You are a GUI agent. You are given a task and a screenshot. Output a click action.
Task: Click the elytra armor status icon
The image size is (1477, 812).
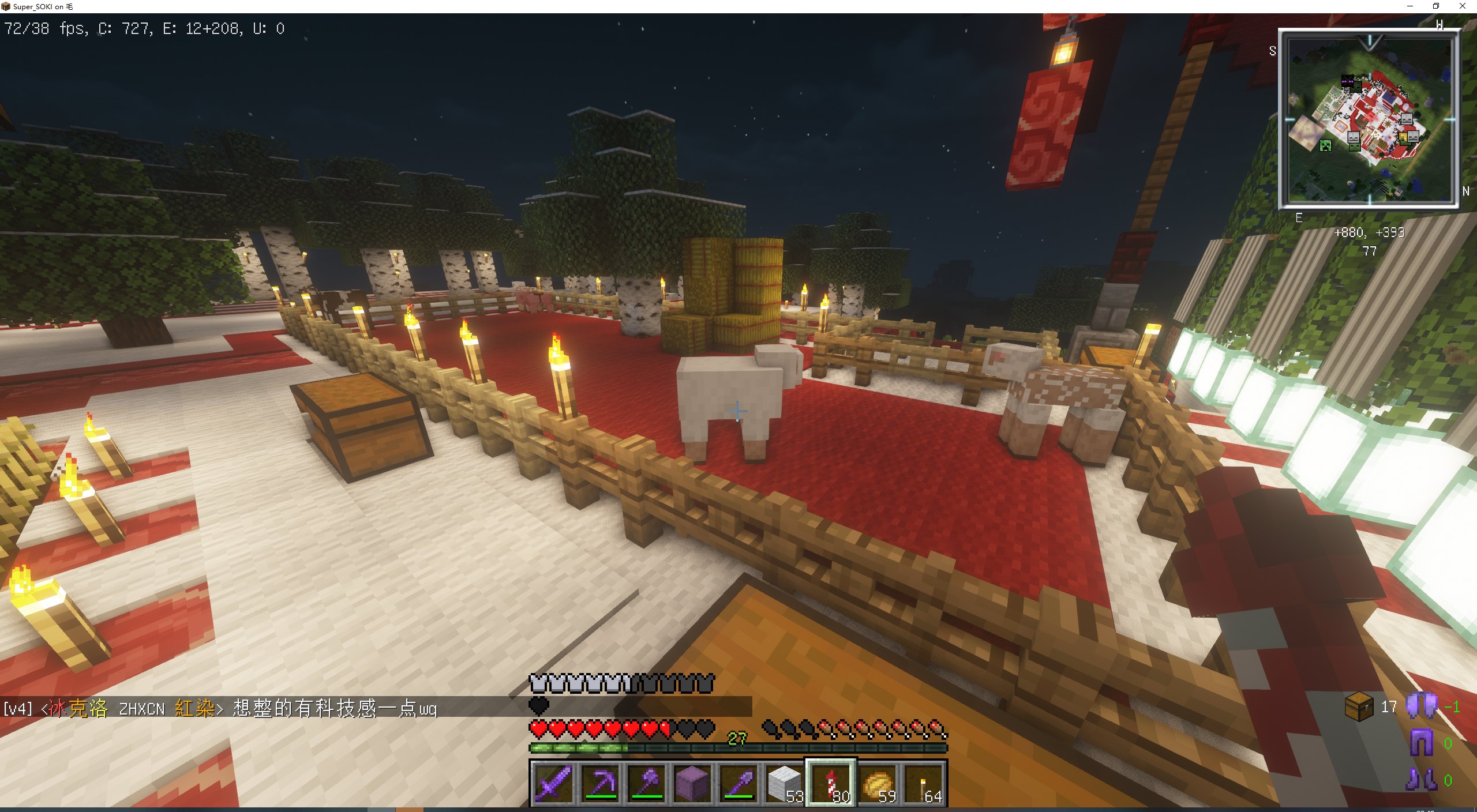pyautogui.click(x=1421, y=706)
